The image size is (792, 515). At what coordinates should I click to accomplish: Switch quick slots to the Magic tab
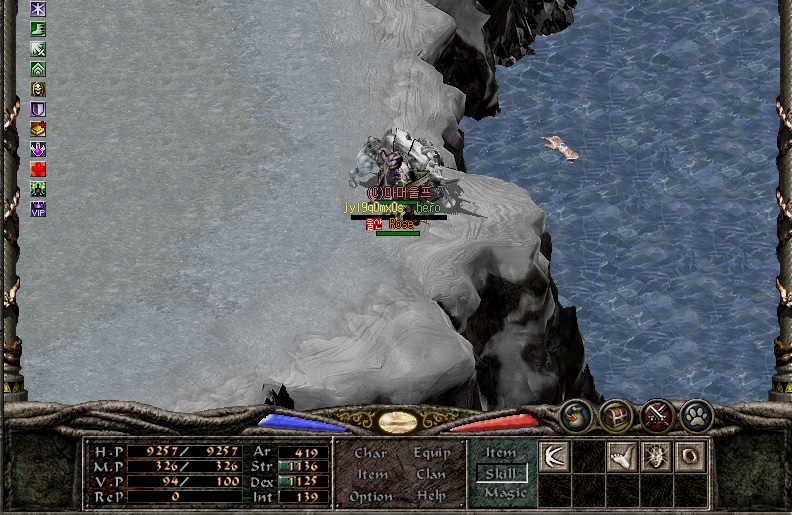click(503, 493)
